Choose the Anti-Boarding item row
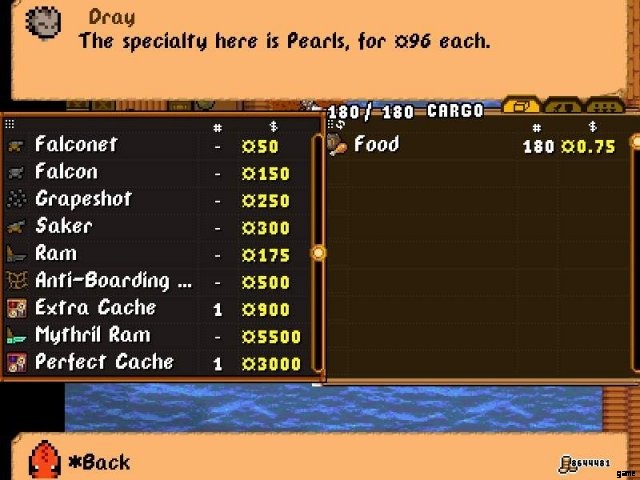640x480 pixels. click(150, 281)
